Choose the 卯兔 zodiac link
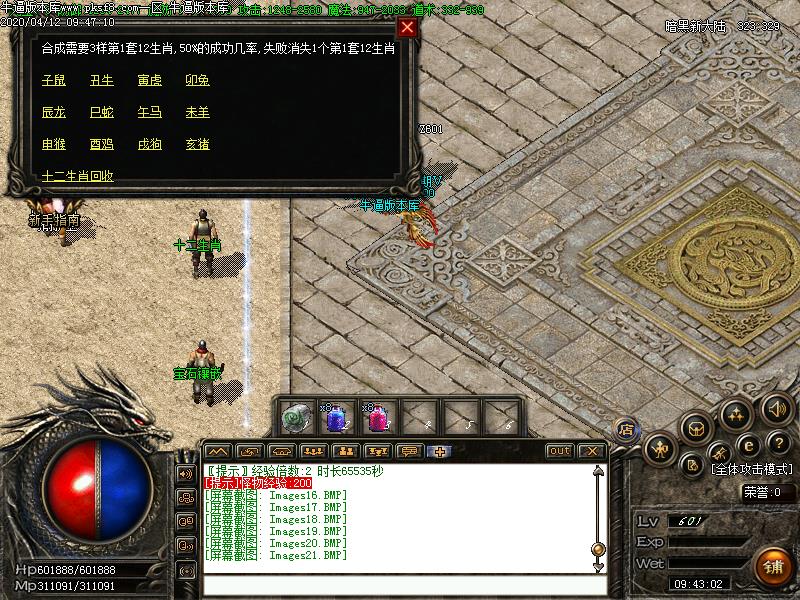 click(197, 80)
